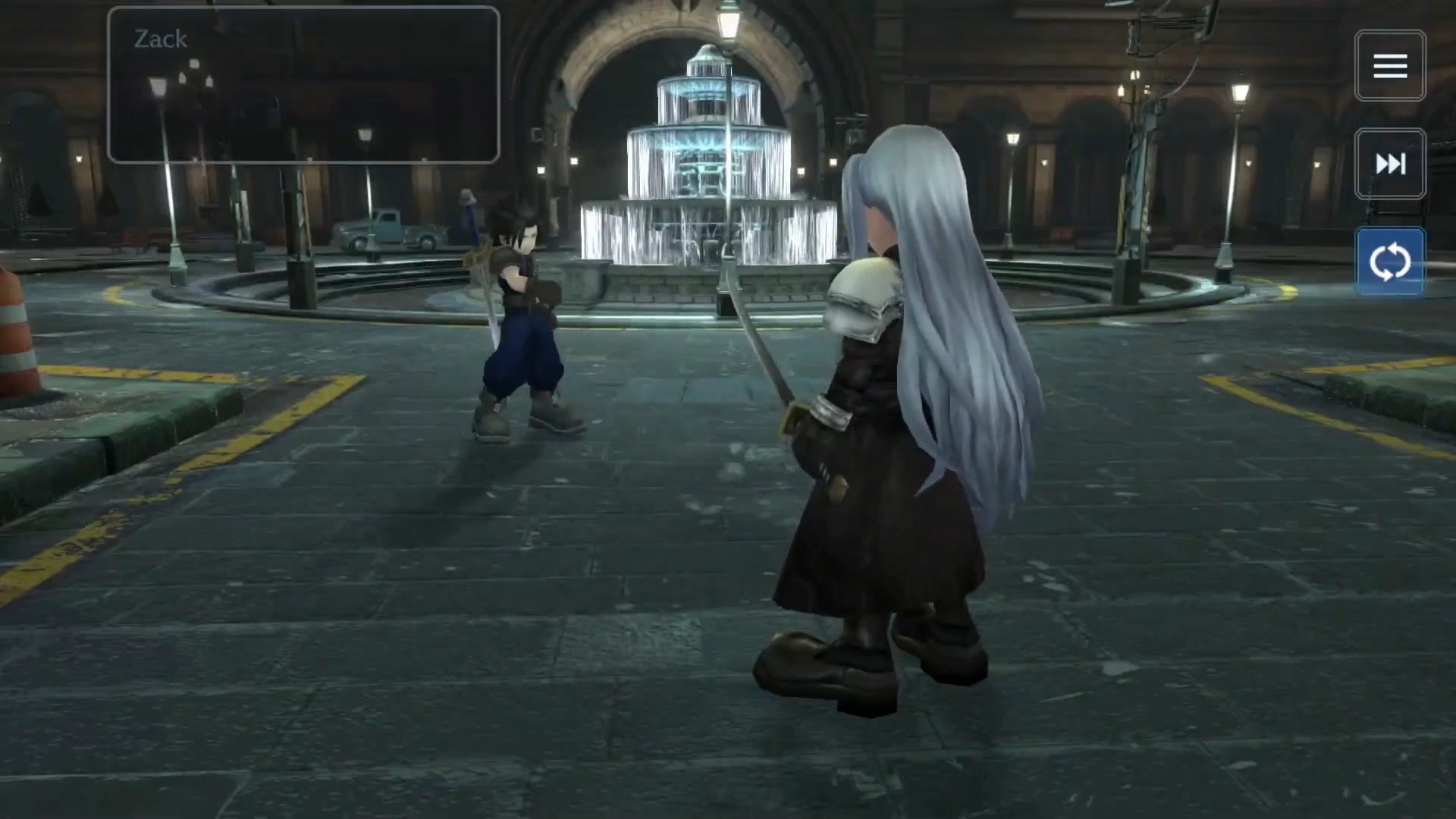Screen dimensions: 1456x819
Task: Disable auto-advance by tapping the highlighted loop button
Action: click(x=1390, y=261)
